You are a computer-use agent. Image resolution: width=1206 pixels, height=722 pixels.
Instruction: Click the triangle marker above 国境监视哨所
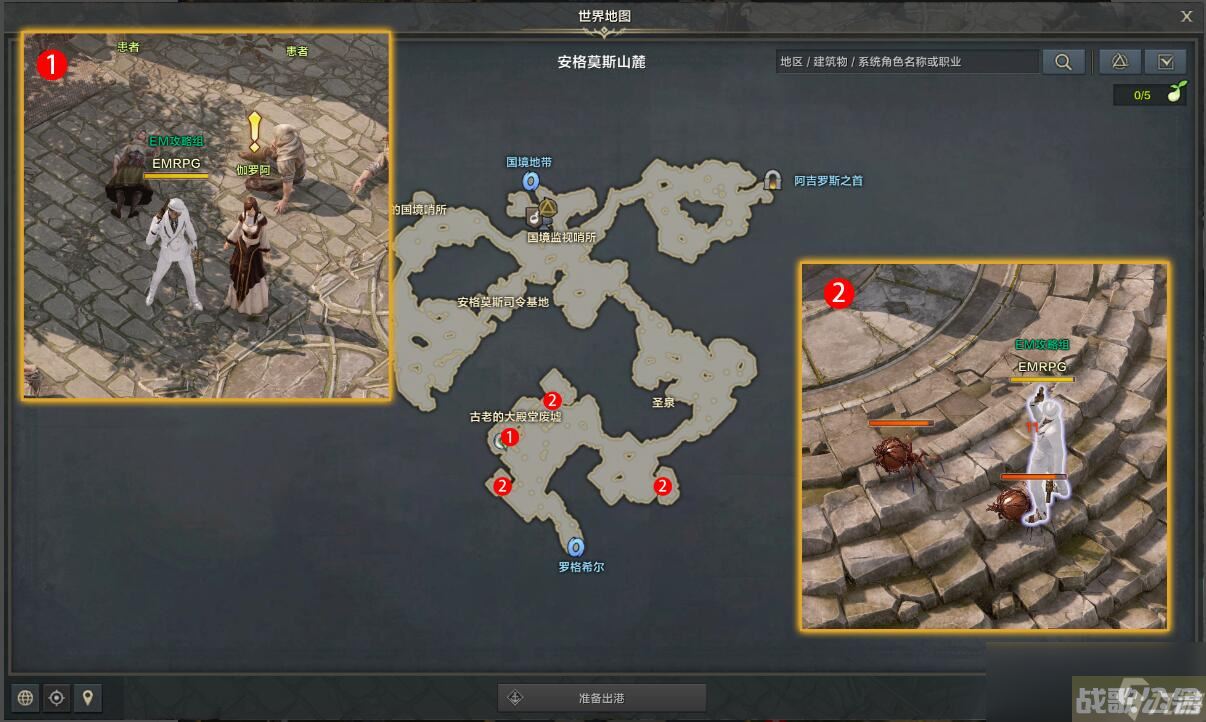tap(548, 208)
